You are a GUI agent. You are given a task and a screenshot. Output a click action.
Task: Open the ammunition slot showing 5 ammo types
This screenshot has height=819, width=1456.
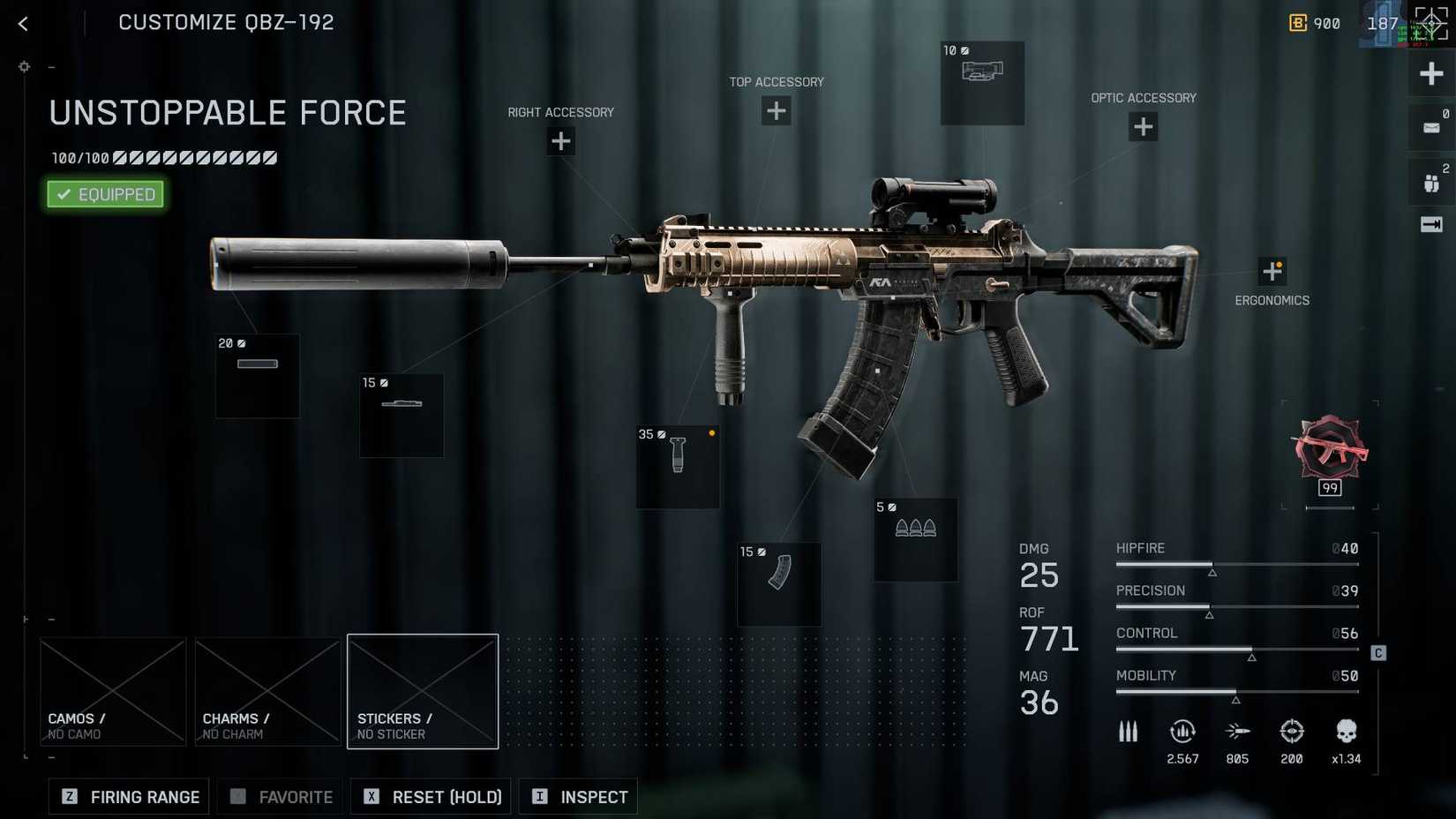[x=914, y=539]
